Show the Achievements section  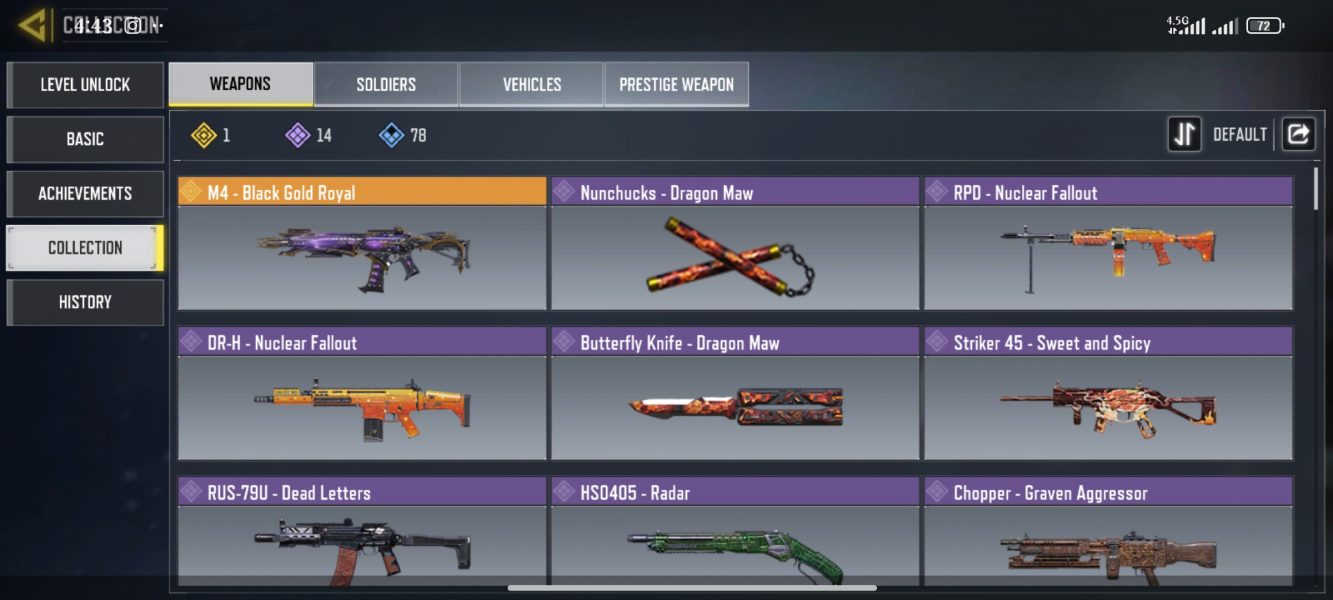coord(85,193)
